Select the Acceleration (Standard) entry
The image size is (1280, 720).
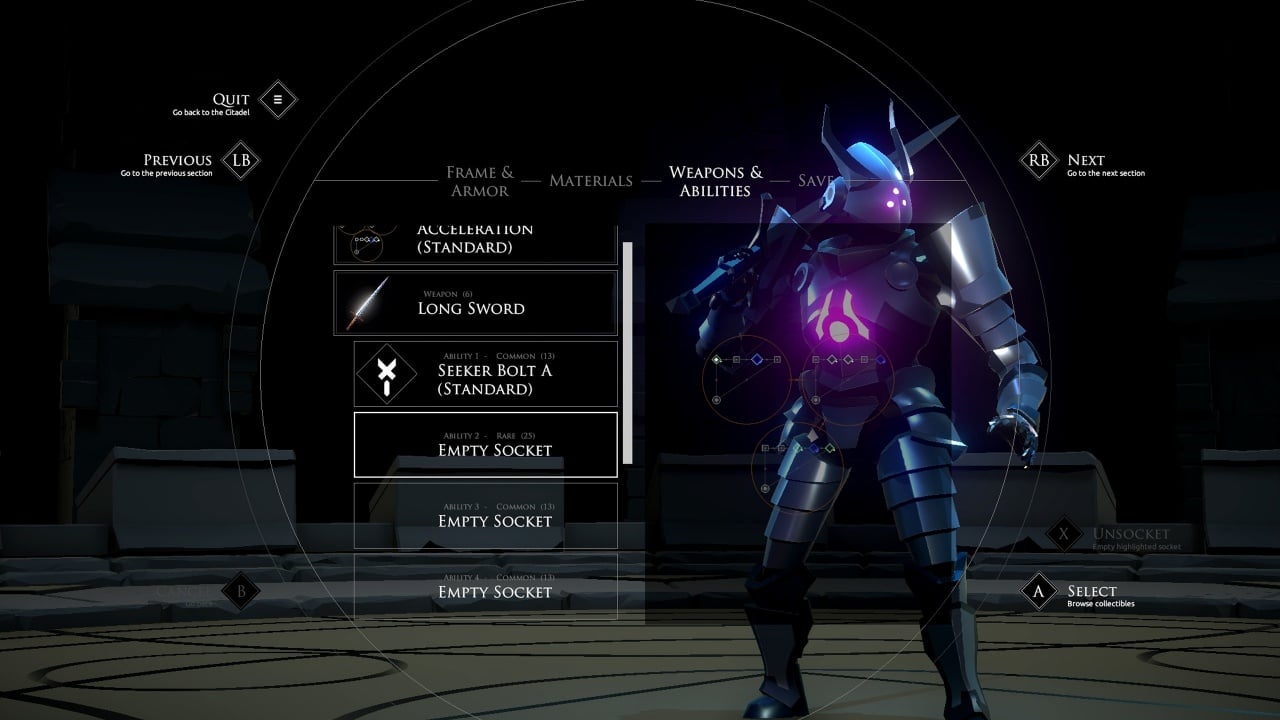[x=475, y=242]
